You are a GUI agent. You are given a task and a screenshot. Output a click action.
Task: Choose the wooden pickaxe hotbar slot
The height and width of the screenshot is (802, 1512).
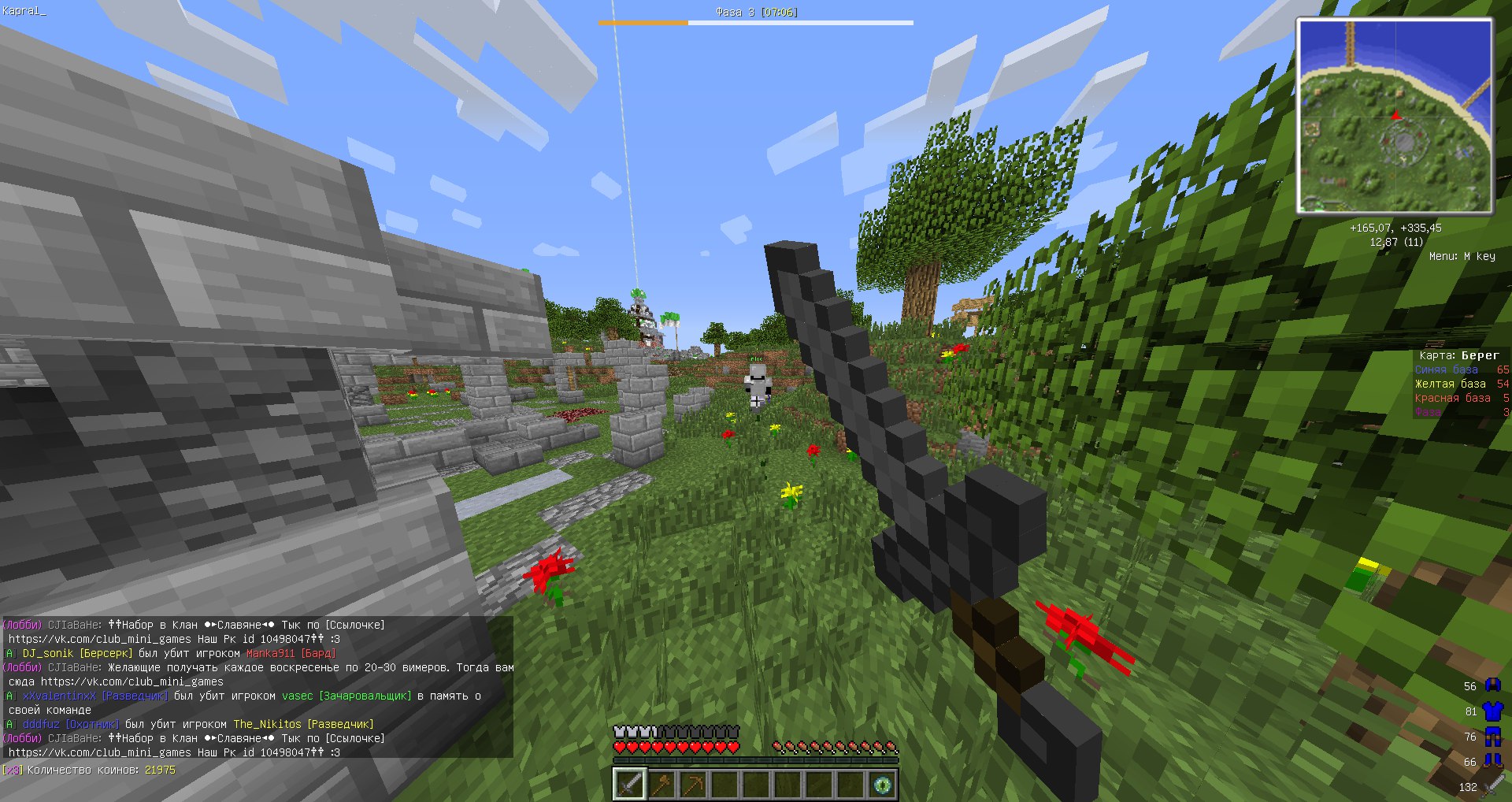(x=693, y=785)
